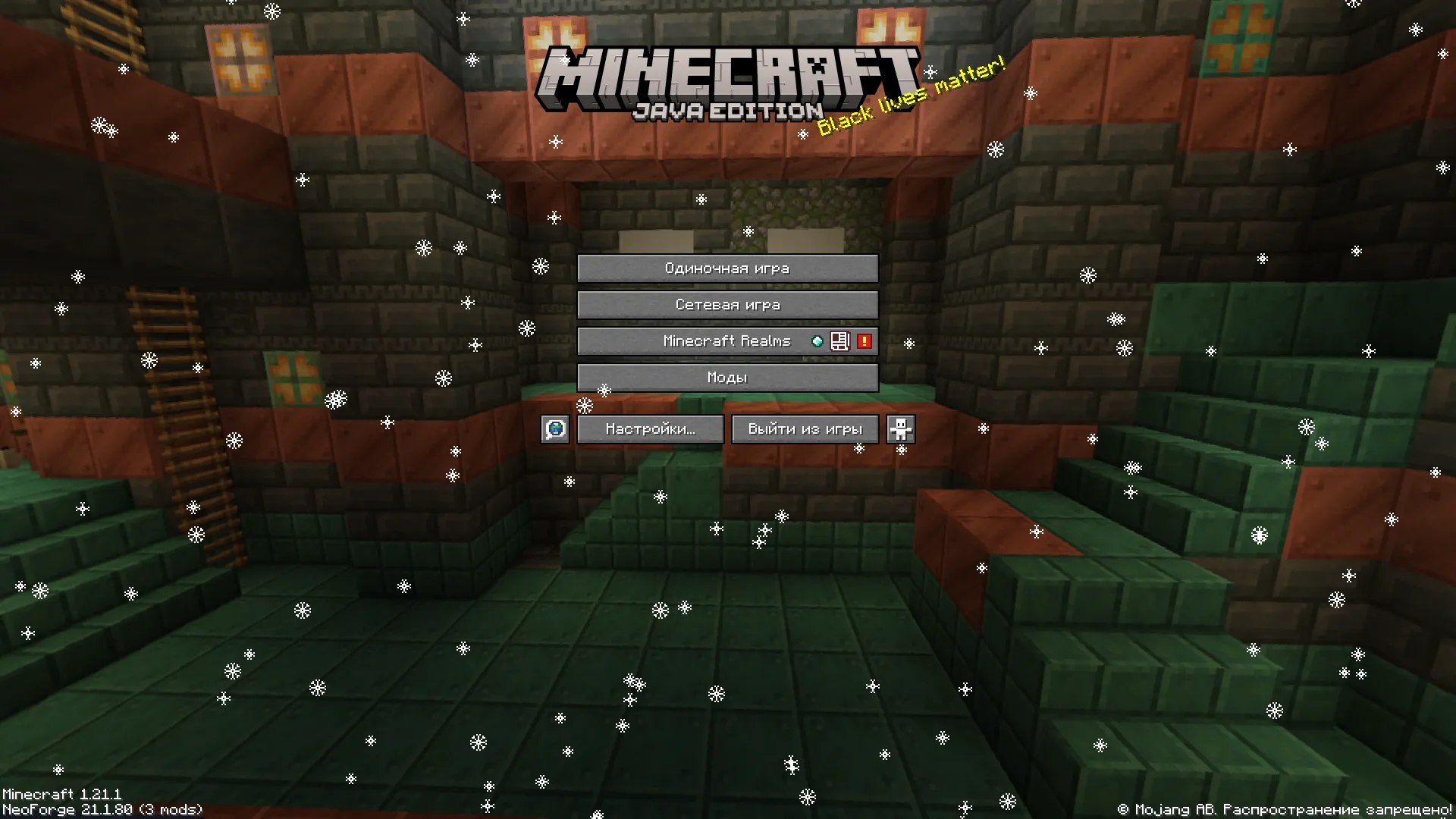Click the green emerald indicator on Realms button
The image size is (1456, 819).
point(817,341)
